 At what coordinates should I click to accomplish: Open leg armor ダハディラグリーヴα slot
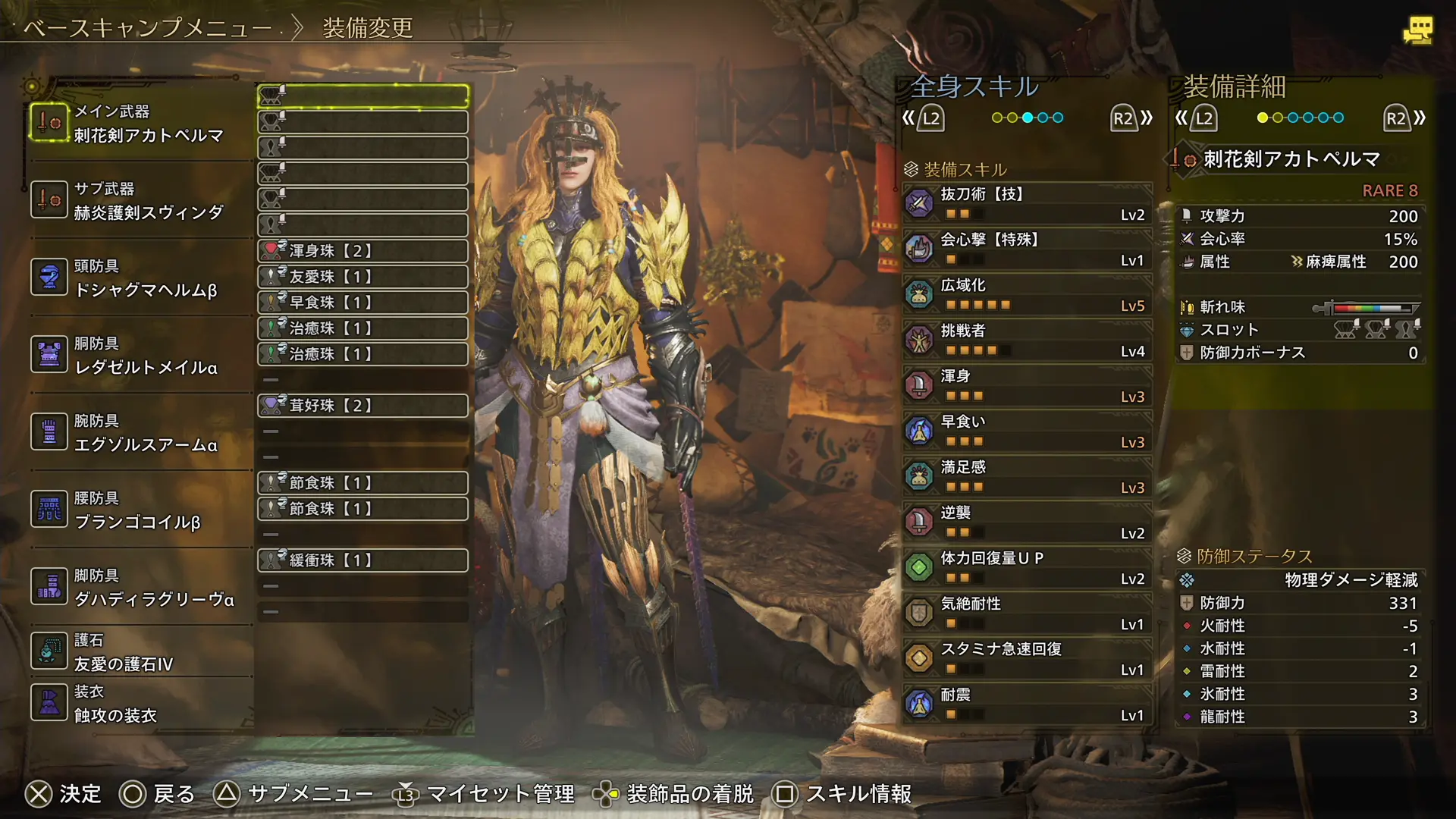tap(140, 588)
